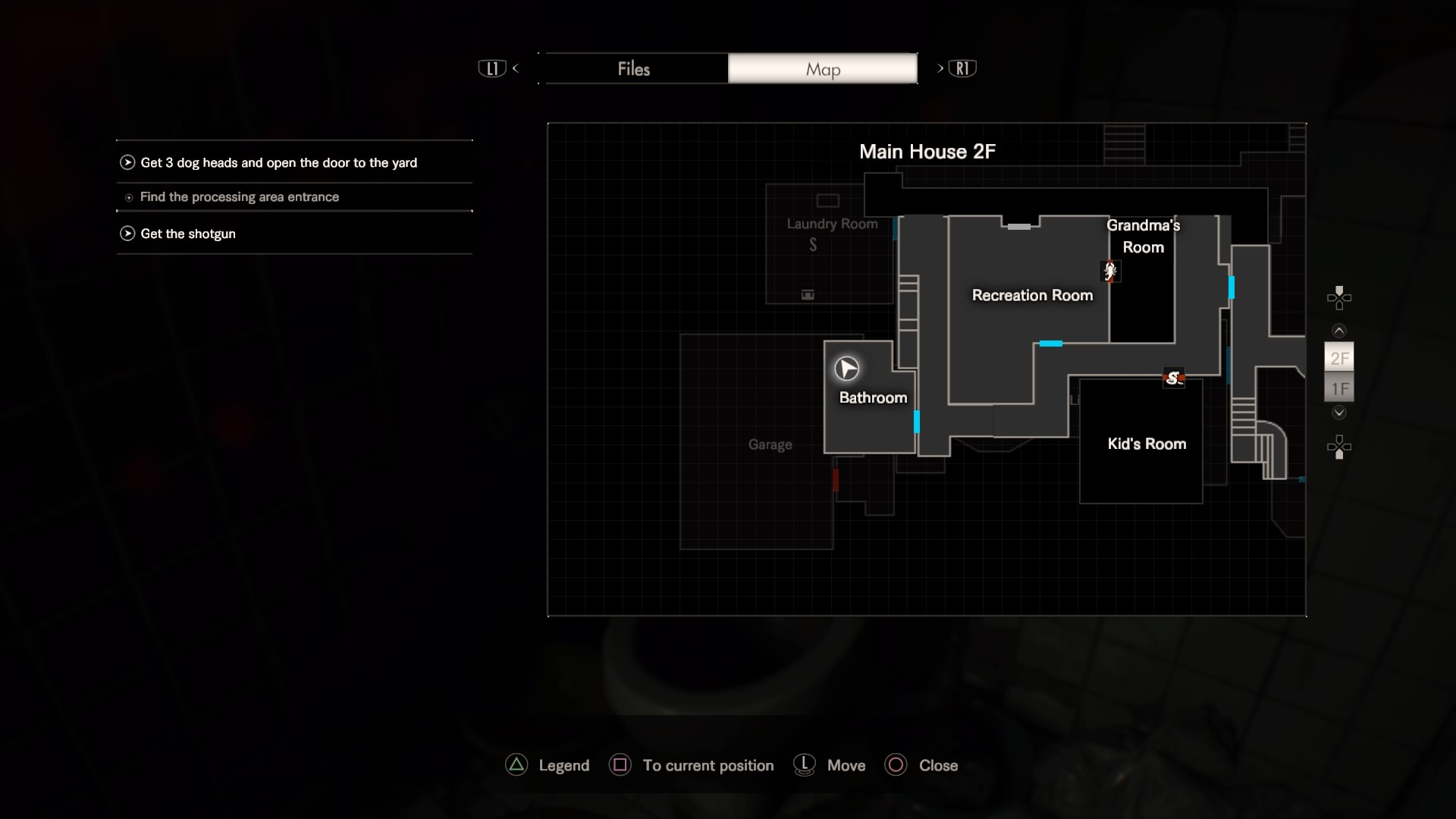Viewport: 1456px width, 819px height.
Task: Click the snake marker above Kid's Room
Action: point(1174,378)
